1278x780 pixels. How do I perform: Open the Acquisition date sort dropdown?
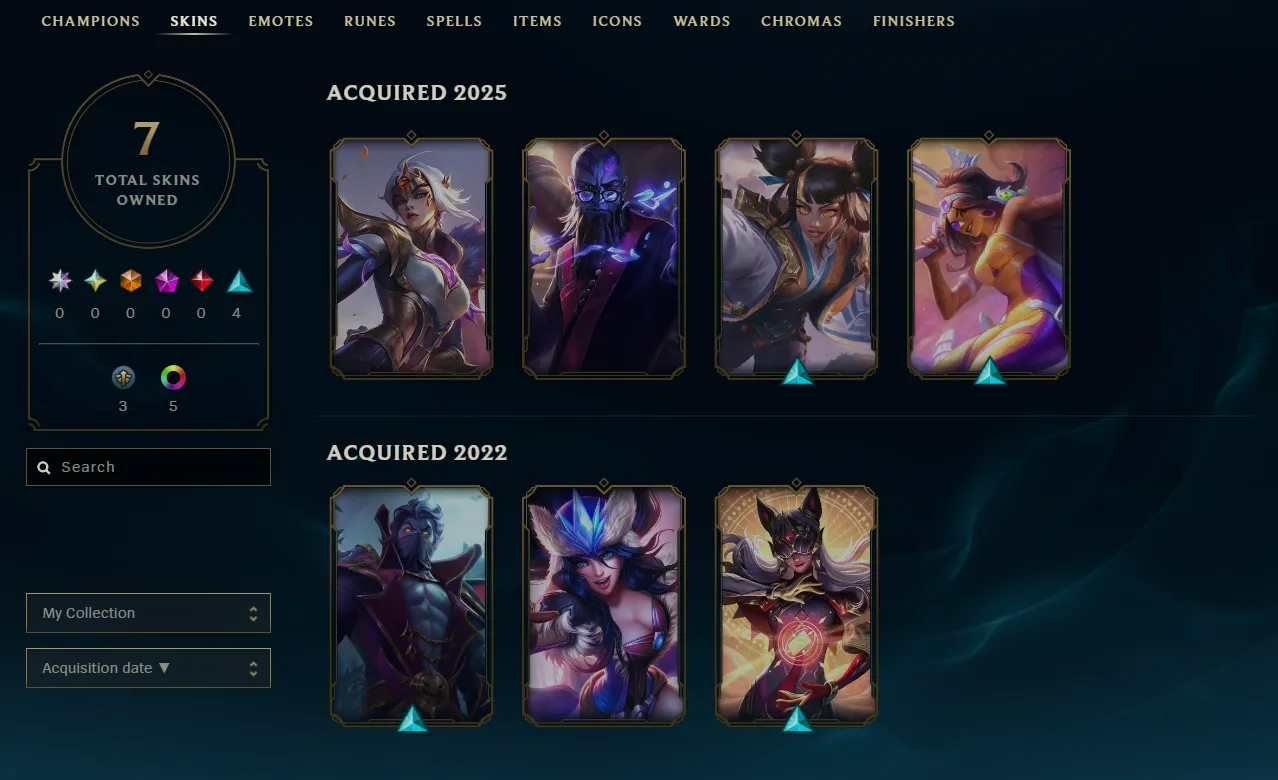(x=148, y=668)
